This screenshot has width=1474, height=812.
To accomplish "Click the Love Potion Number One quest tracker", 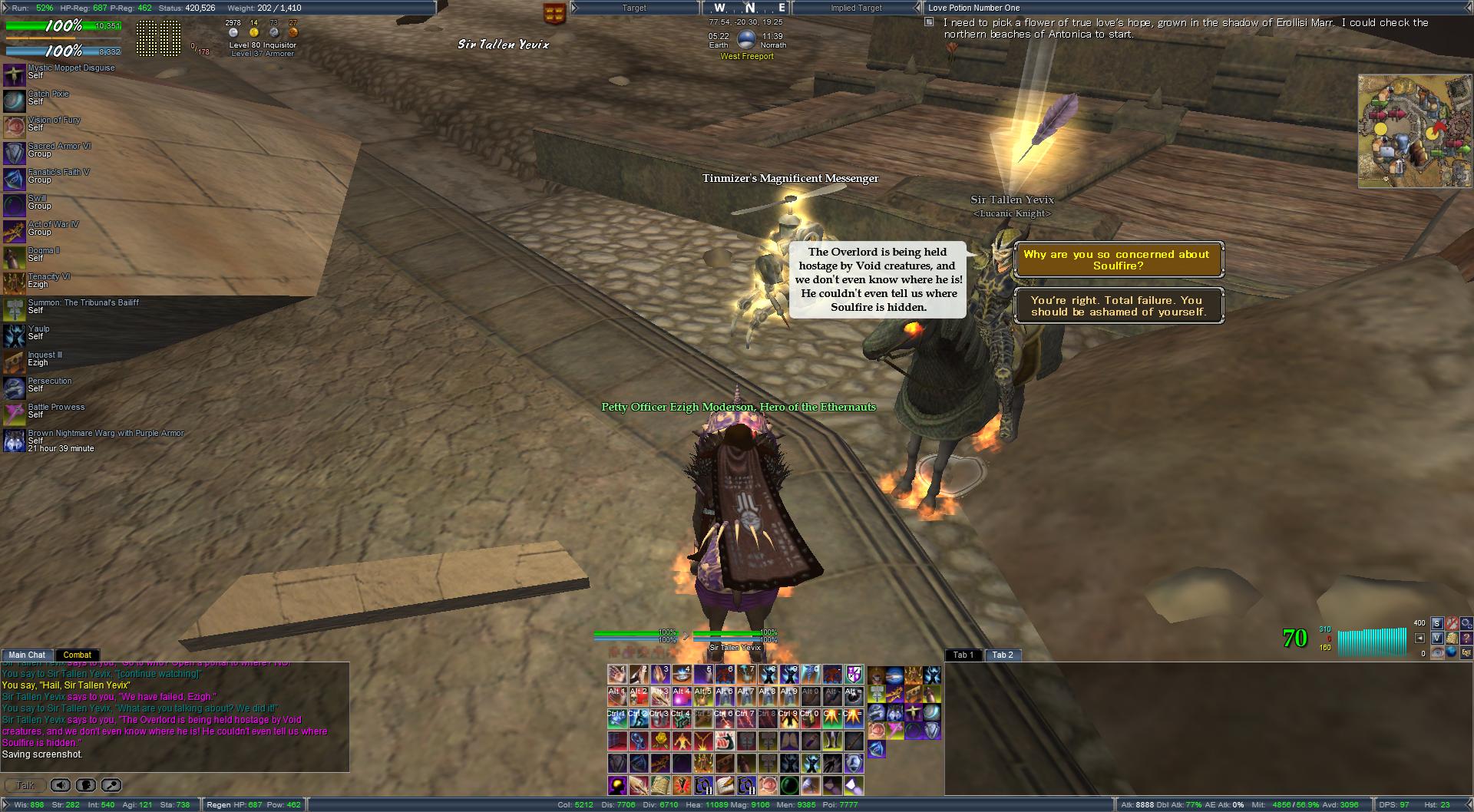I will [973, 8].
